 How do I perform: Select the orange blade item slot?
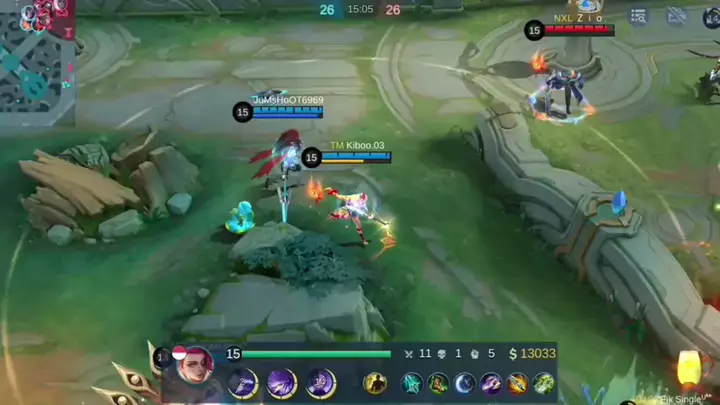[517, 383]
